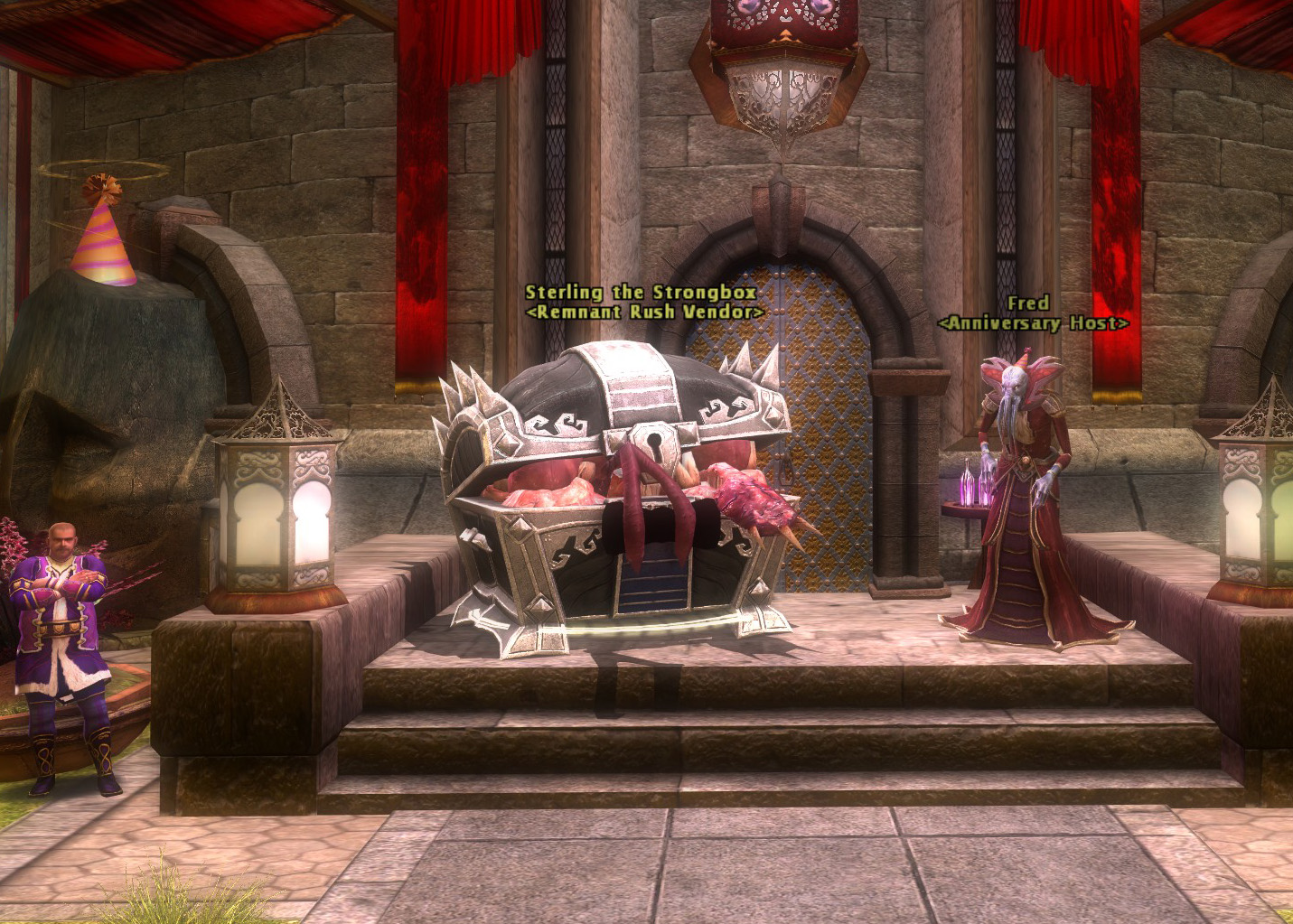Select Fred's Anniversary Host nameplate
Screen dimensions: 1293x924
(1033, 313)
